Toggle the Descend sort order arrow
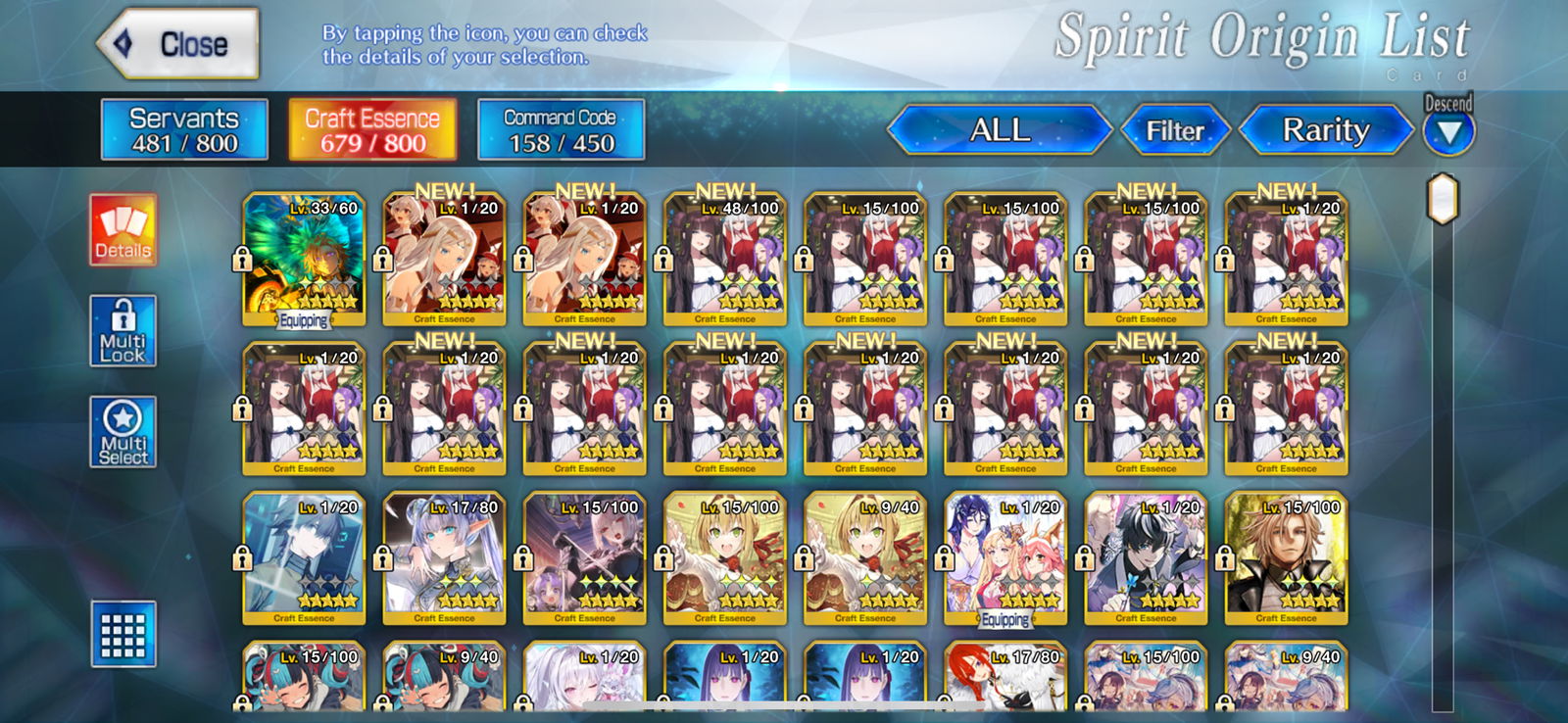 point(1448,131)
